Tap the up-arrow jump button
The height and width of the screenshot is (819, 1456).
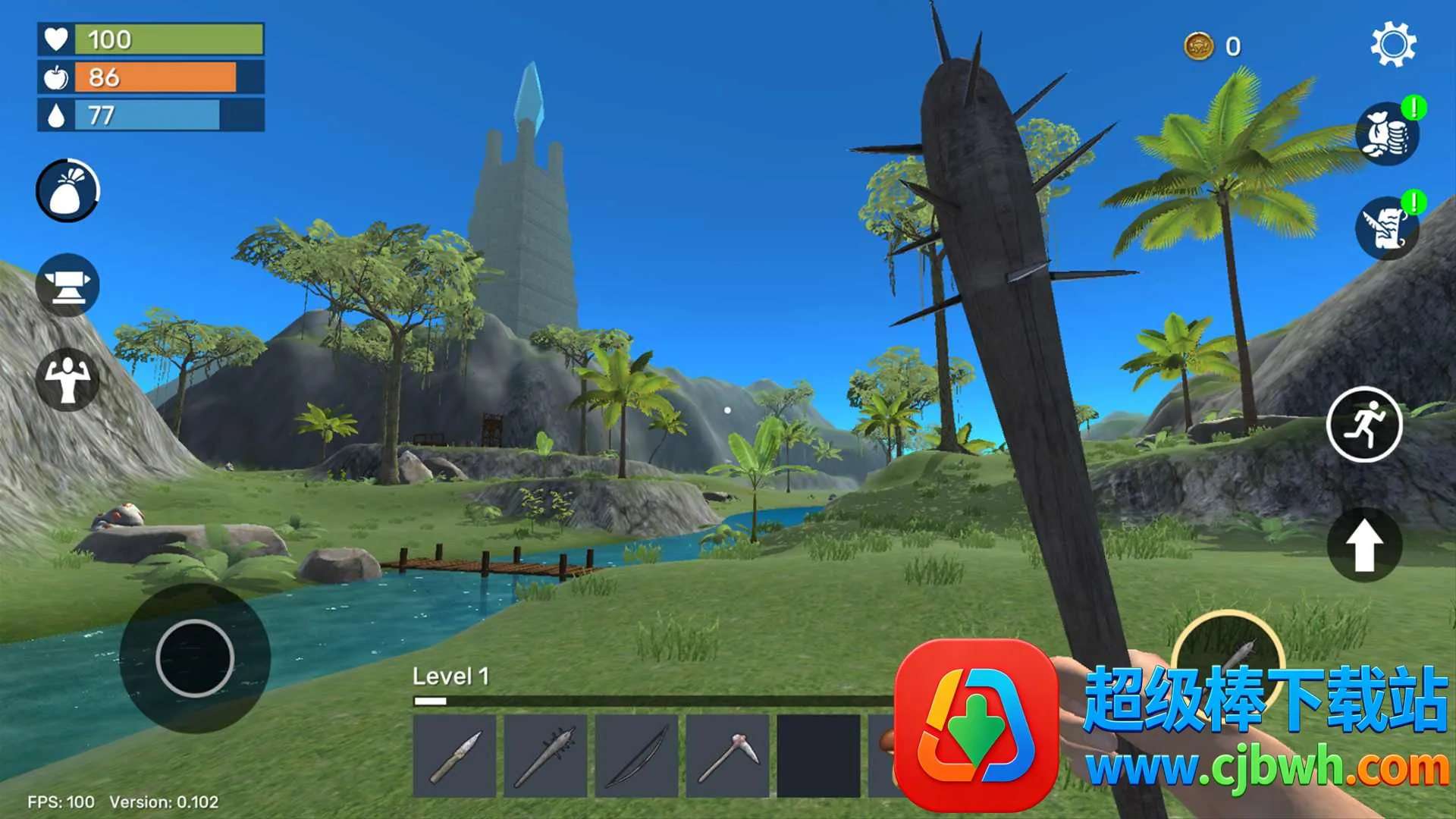1364,544
